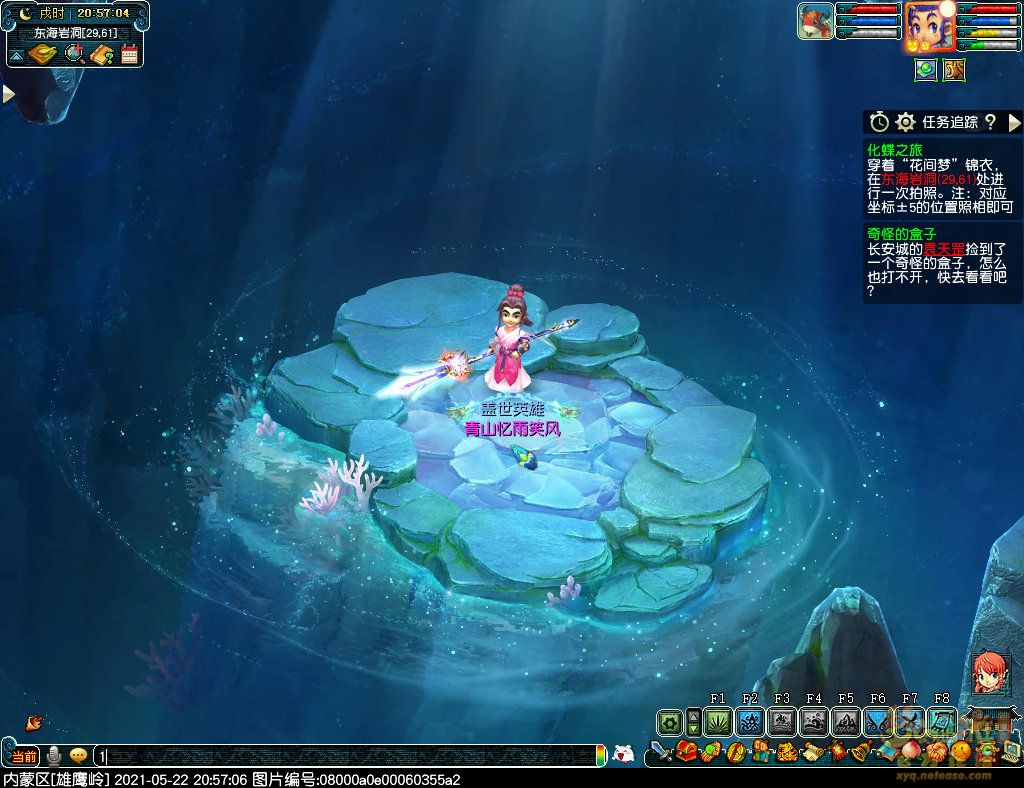
Task: Open quest tracker settings gear
Action: [x=906, y=122]
